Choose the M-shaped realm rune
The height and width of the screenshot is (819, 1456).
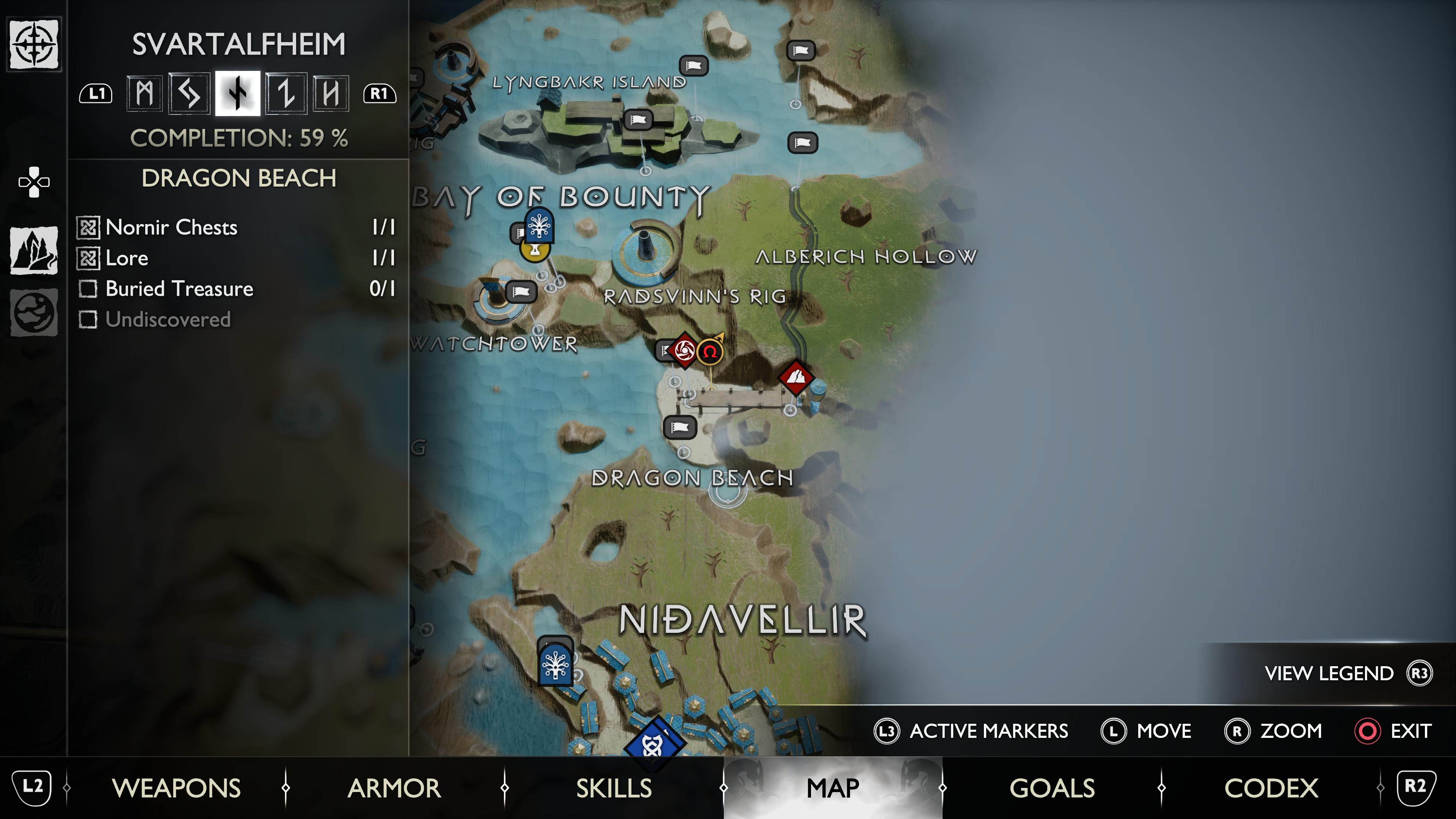(x=145, y=93)
